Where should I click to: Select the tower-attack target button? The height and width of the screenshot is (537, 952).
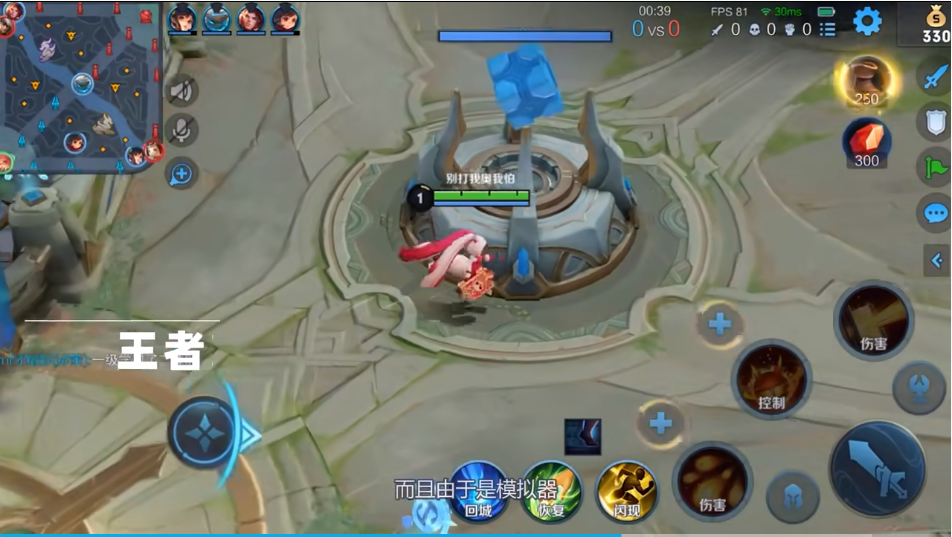pos(918,388)
